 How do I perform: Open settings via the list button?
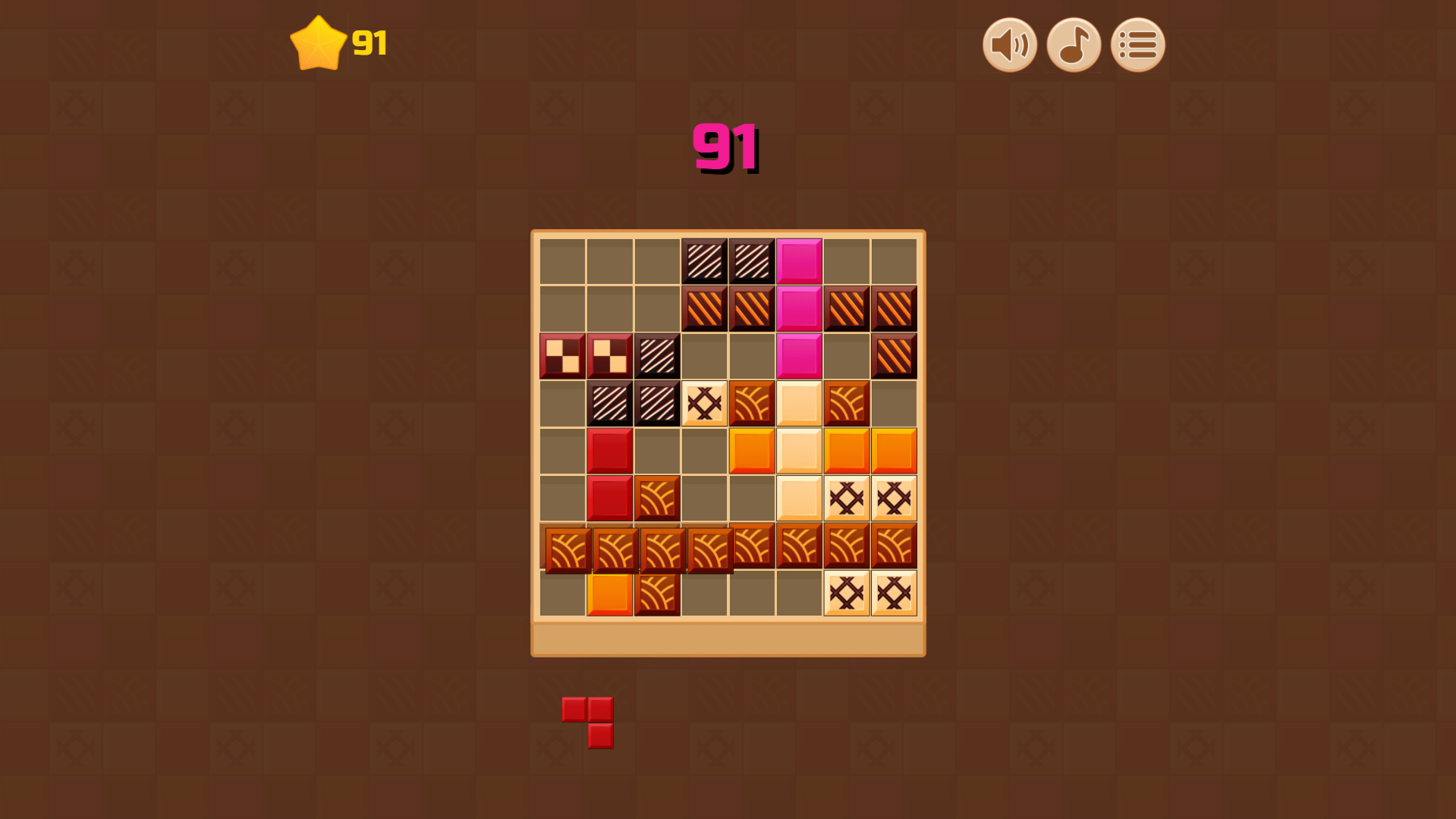click(x=1137, y=45)
